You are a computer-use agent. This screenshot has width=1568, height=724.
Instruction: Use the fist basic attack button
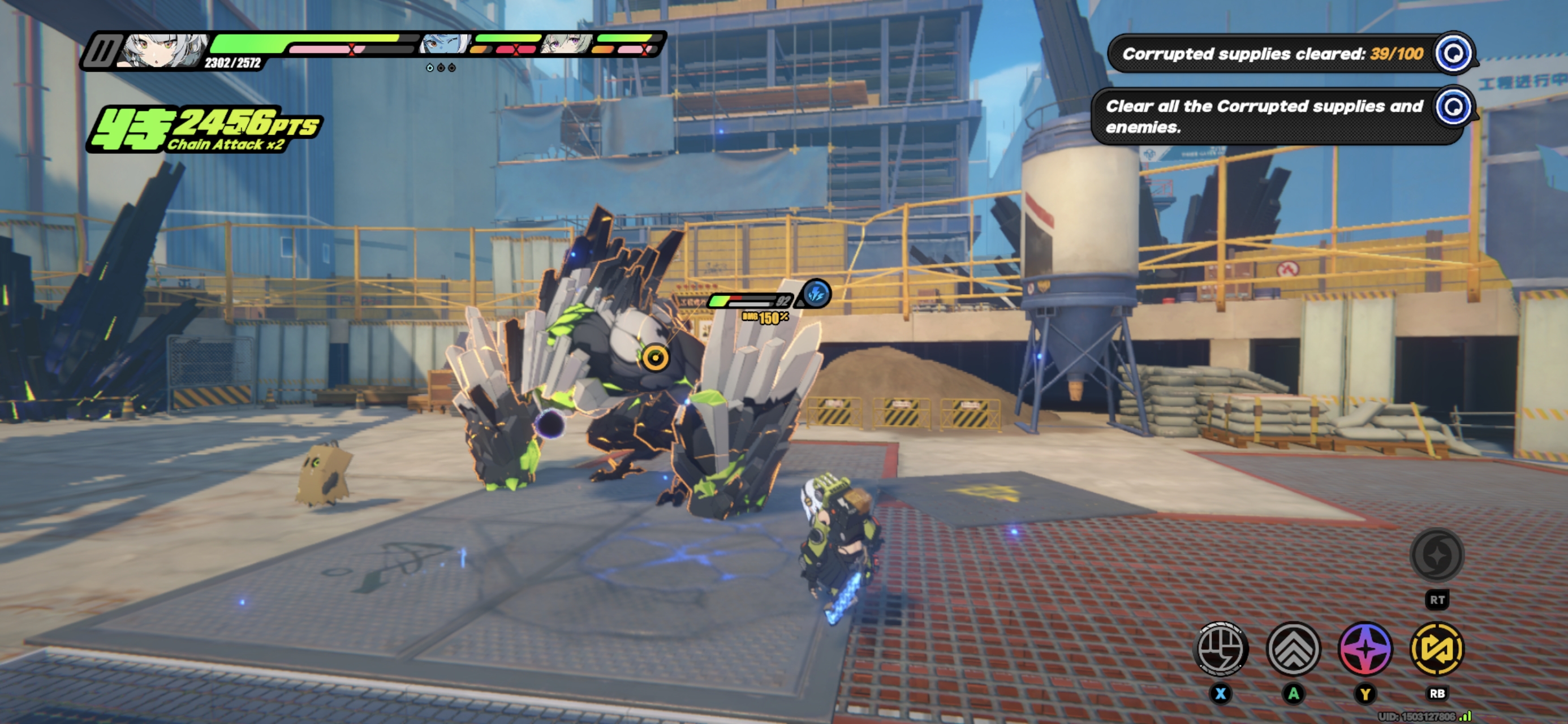coord(1221,649)
